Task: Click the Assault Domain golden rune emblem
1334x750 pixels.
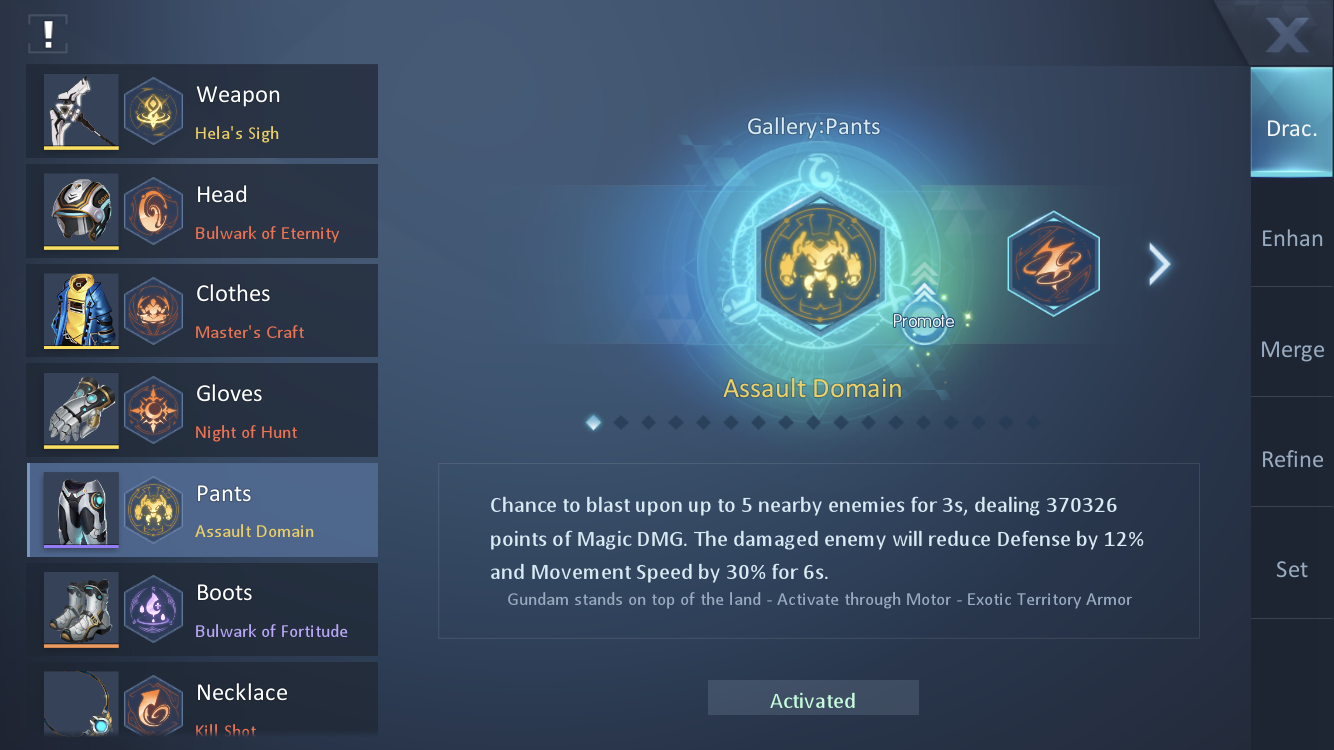Action: click(820, 264)
